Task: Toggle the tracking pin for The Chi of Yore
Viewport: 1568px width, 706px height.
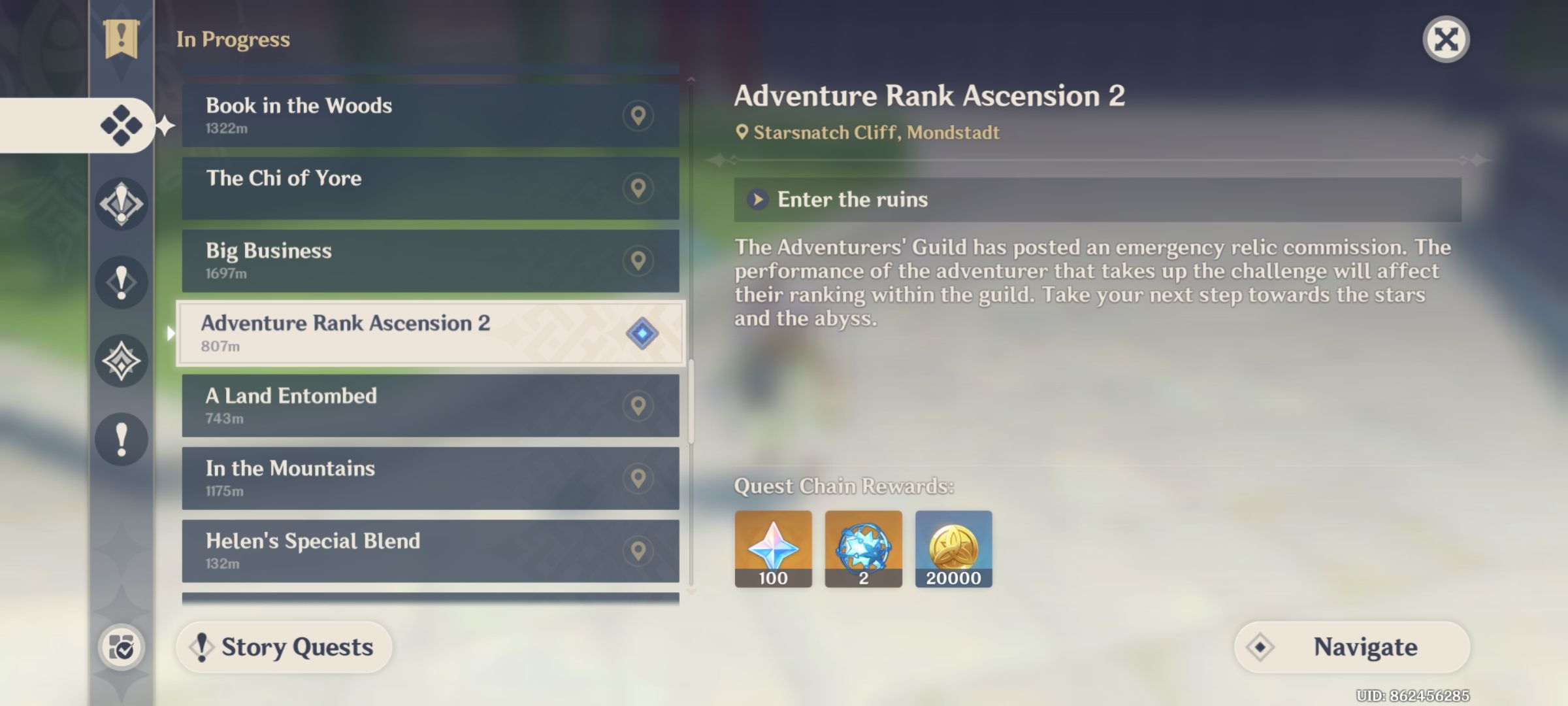Action: pos(639,188)
